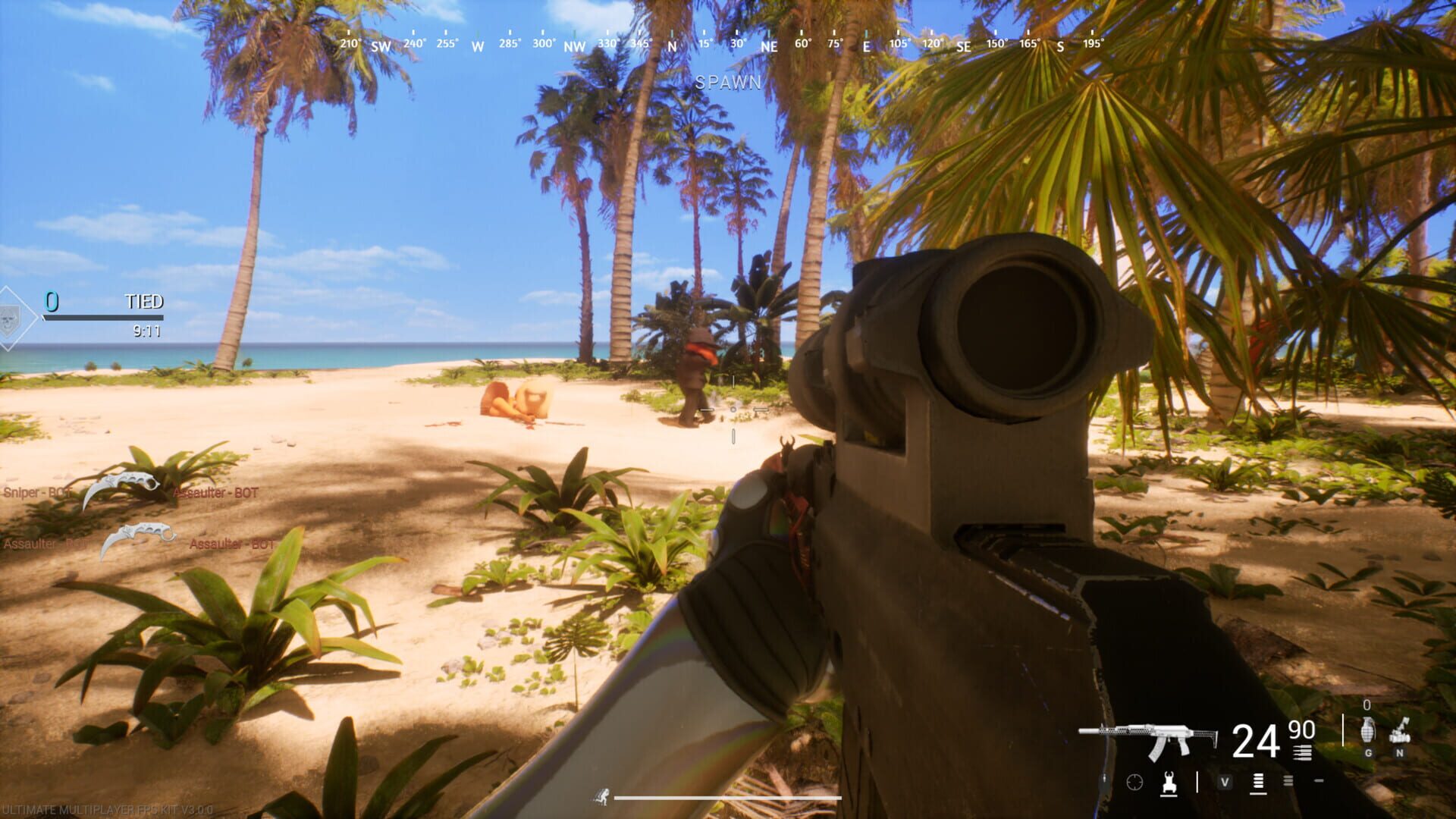Screen dimensions: 1456x819
Task: Toggle the V key fire mode indicator
Action: [1225, 782]
